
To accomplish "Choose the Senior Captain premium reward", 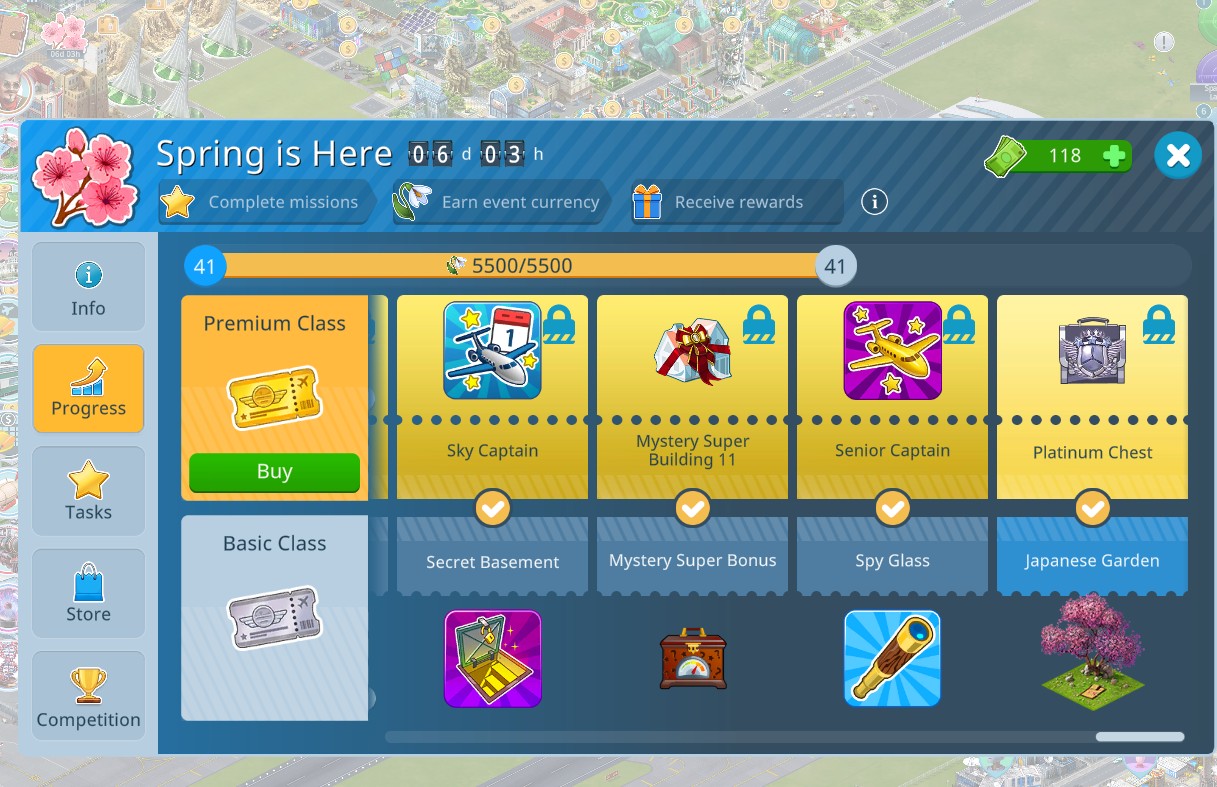I will point(892,351).
